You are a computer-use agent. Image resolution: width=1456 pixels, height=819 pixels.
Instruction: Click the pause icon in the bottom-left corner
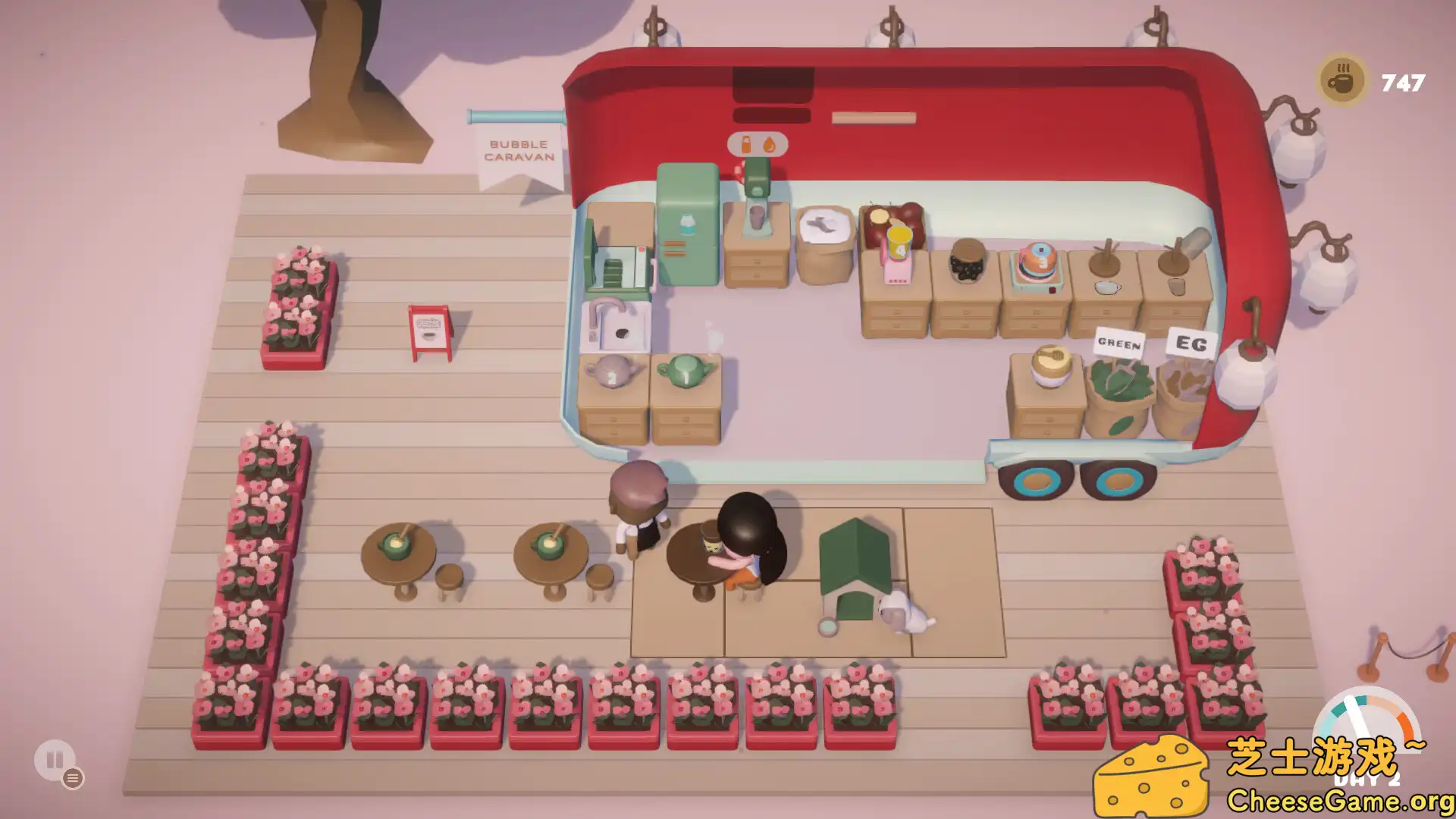click(54, 759)
